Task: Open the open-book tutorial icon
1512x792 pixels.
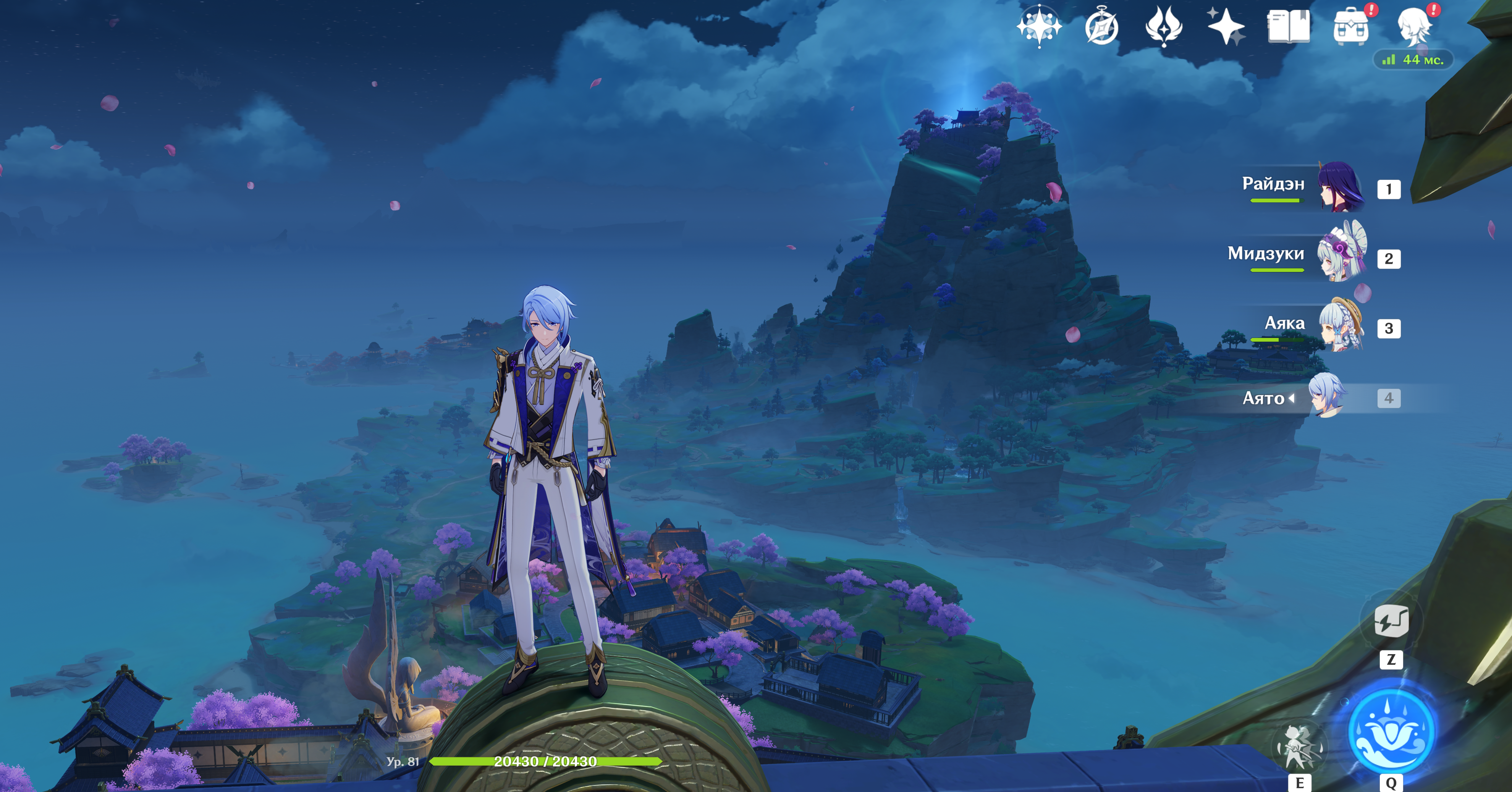Action: (x=1288, y=26)
